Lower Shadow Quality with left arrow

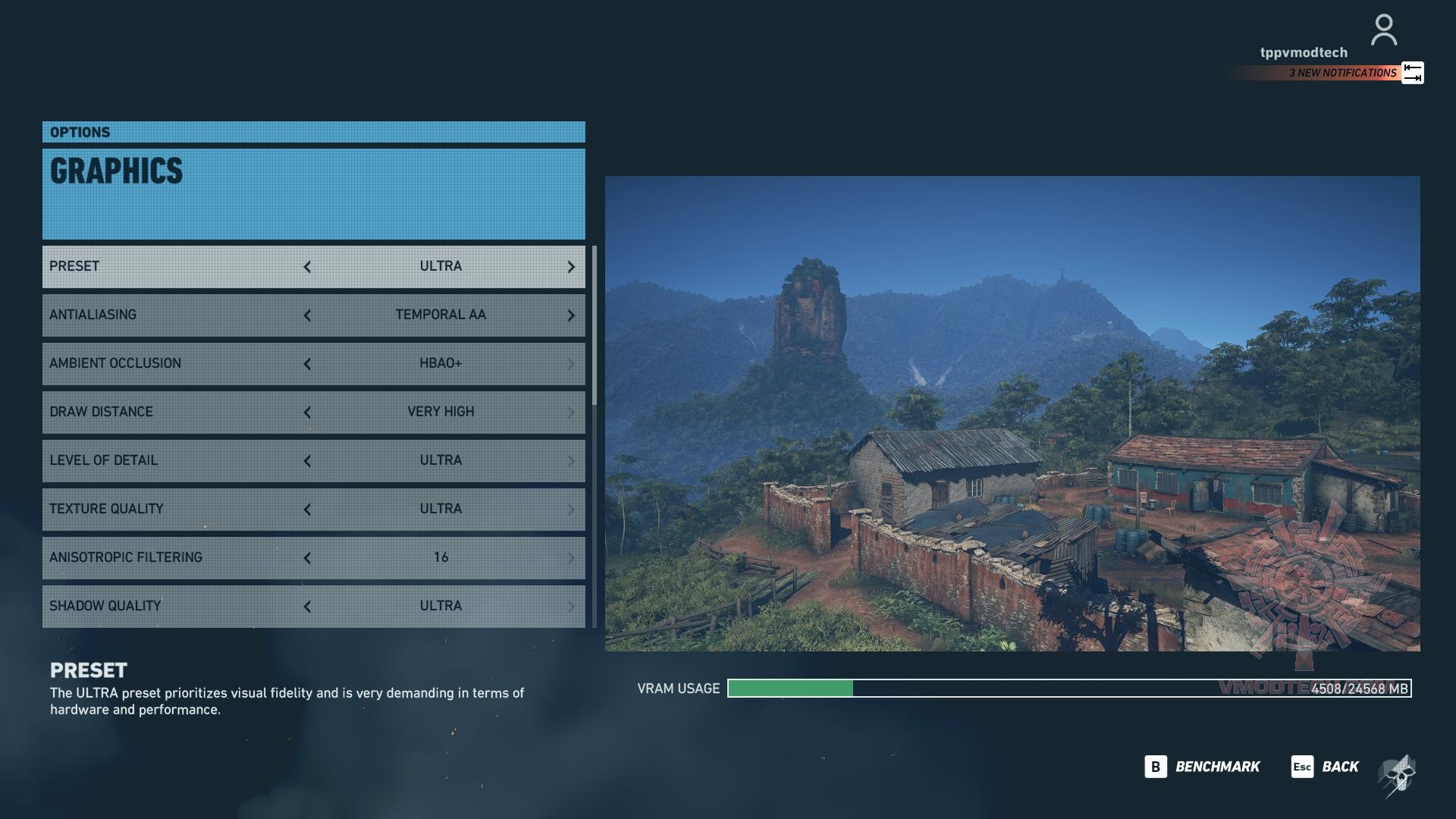[307, 607]
